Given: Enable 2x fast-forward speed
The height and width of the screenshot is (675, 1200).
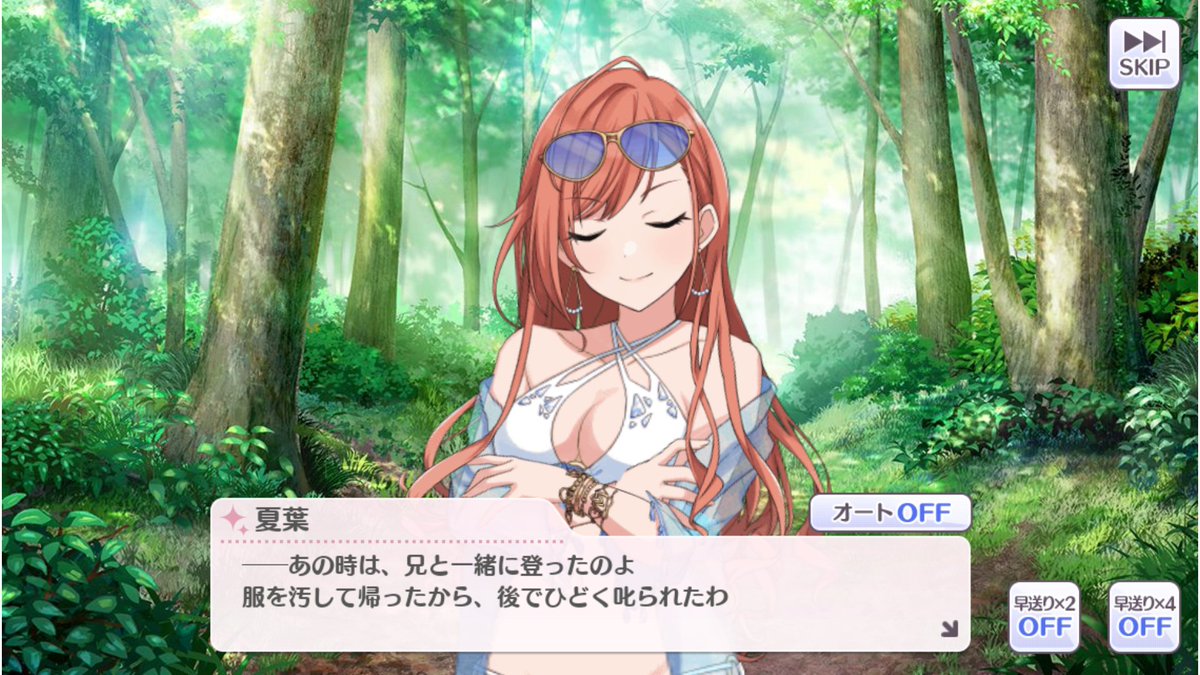Looking at the screenshot, I should (1044, 617).
